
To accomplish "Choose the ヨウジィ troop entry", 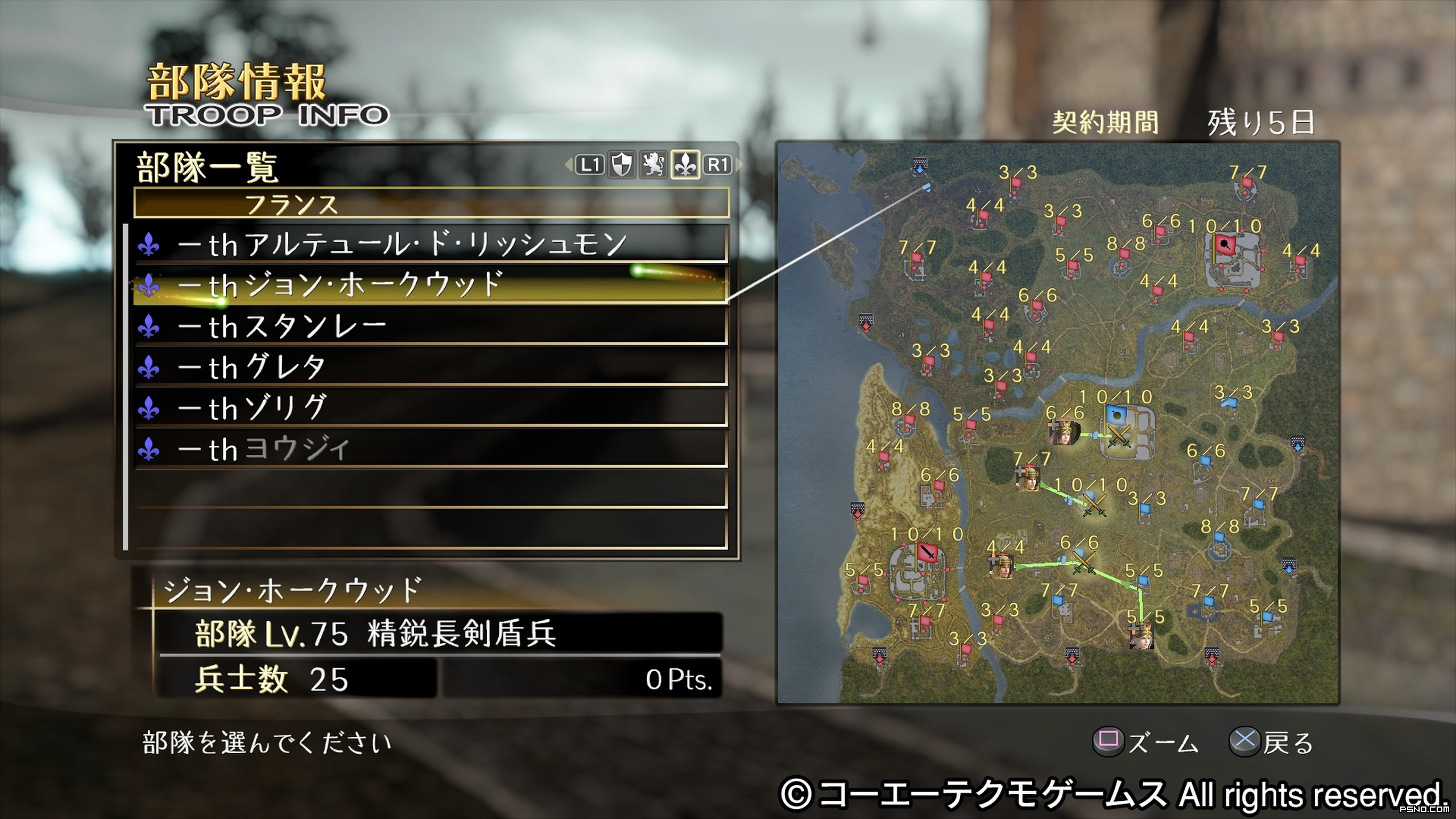I will tap(430, 449).
